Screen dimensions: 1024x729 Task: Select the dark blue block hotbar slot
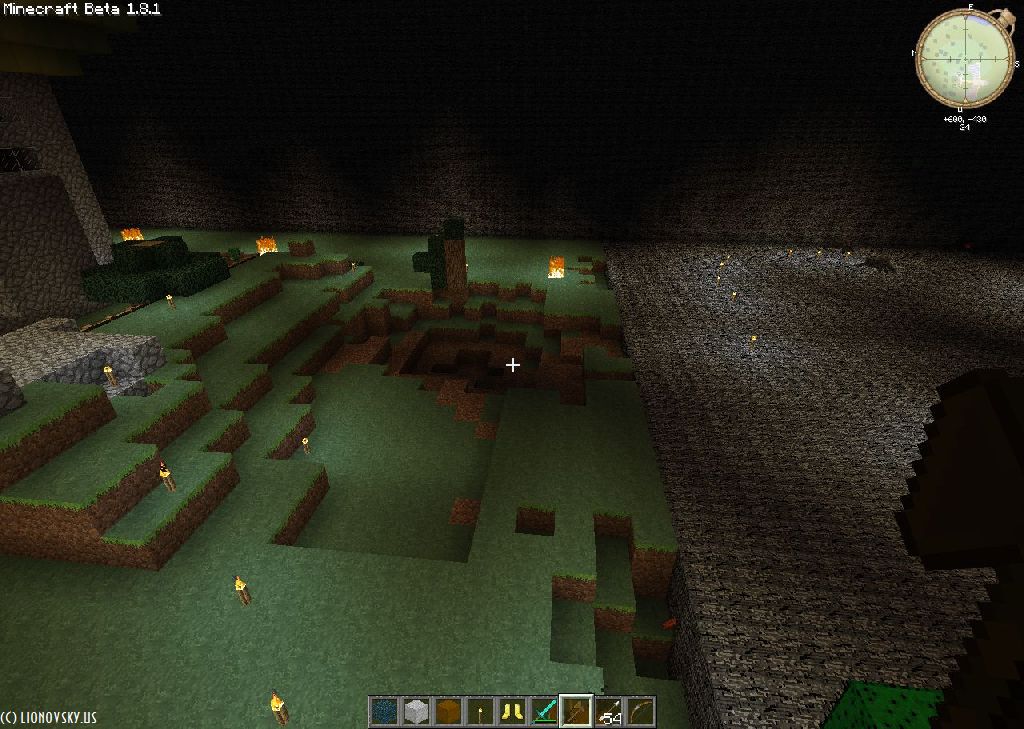point(384,711)
